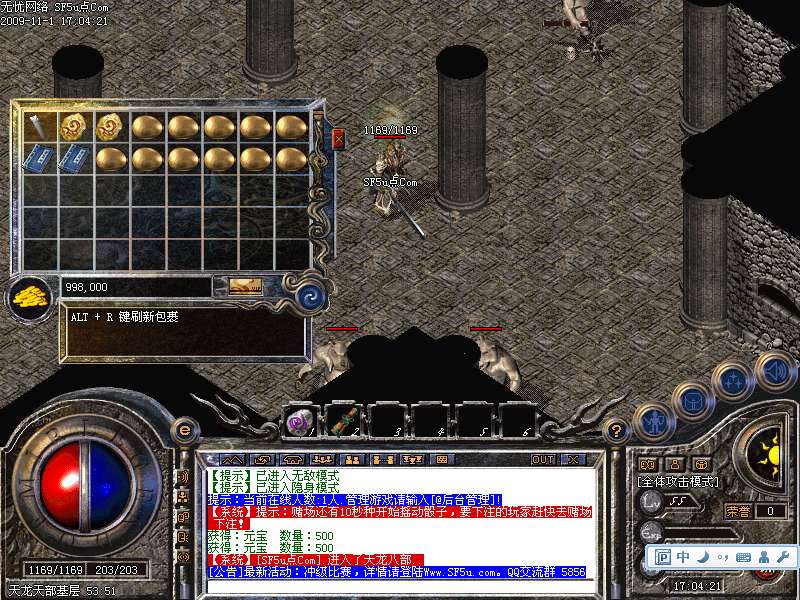Click the 中 language toggle on the IME bar
Screen dimensions: 800x600
pyautogui.click(x=683, y=556)
